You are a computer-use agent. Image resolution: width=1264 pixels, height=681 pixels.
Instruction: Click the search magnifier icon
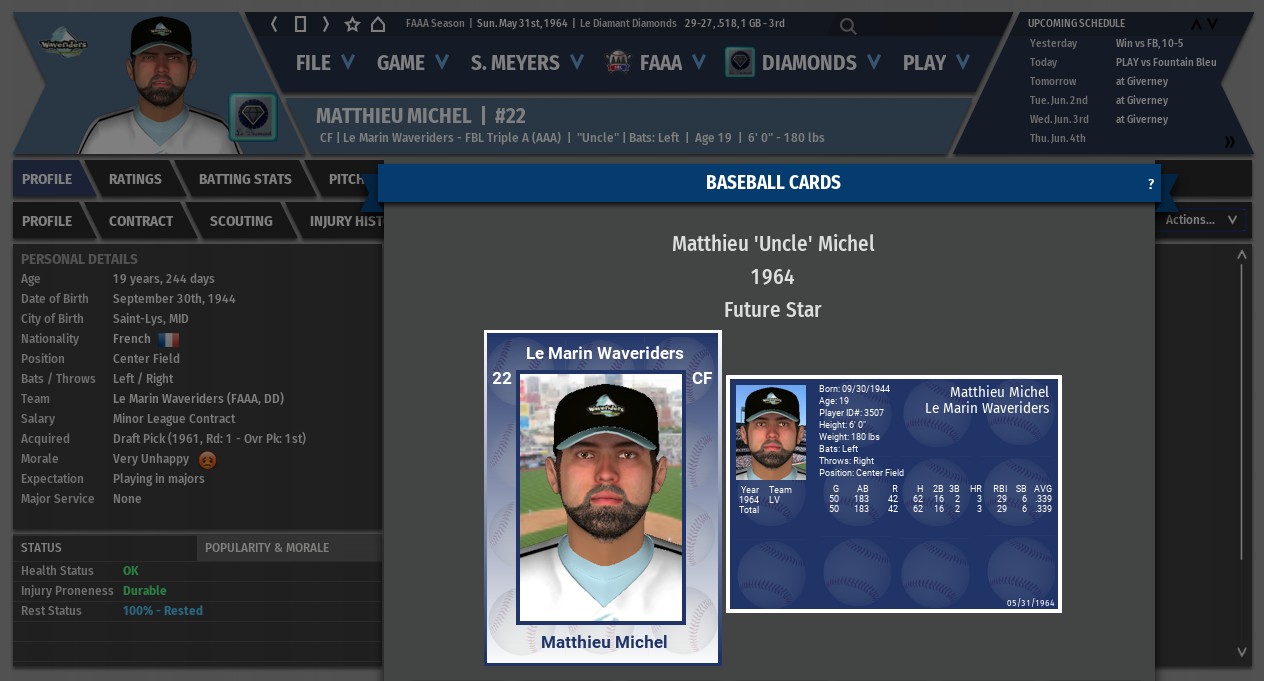[848, 26]
